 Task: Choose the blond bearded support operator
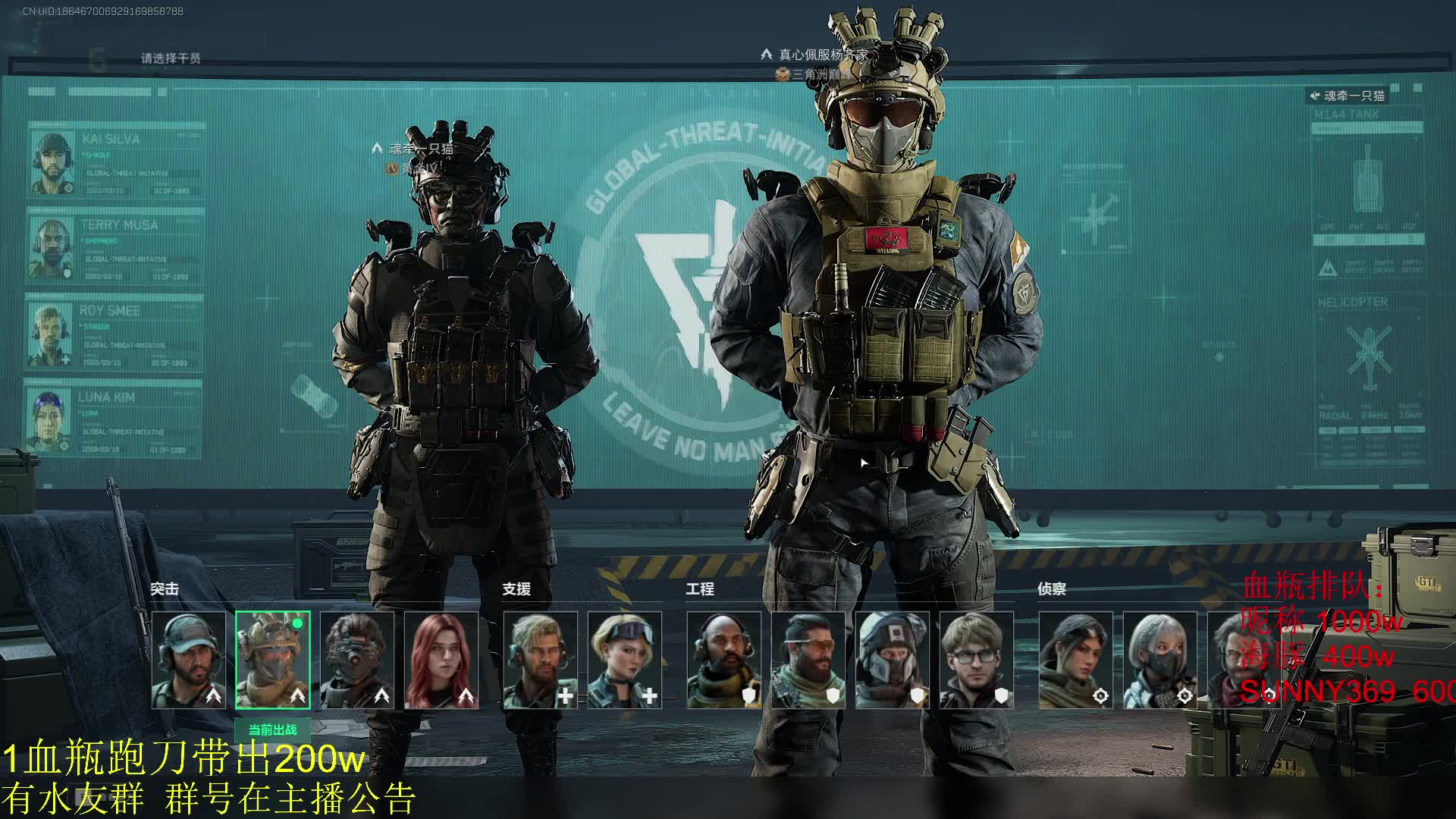pyautogui.click(x=541, y=661)
